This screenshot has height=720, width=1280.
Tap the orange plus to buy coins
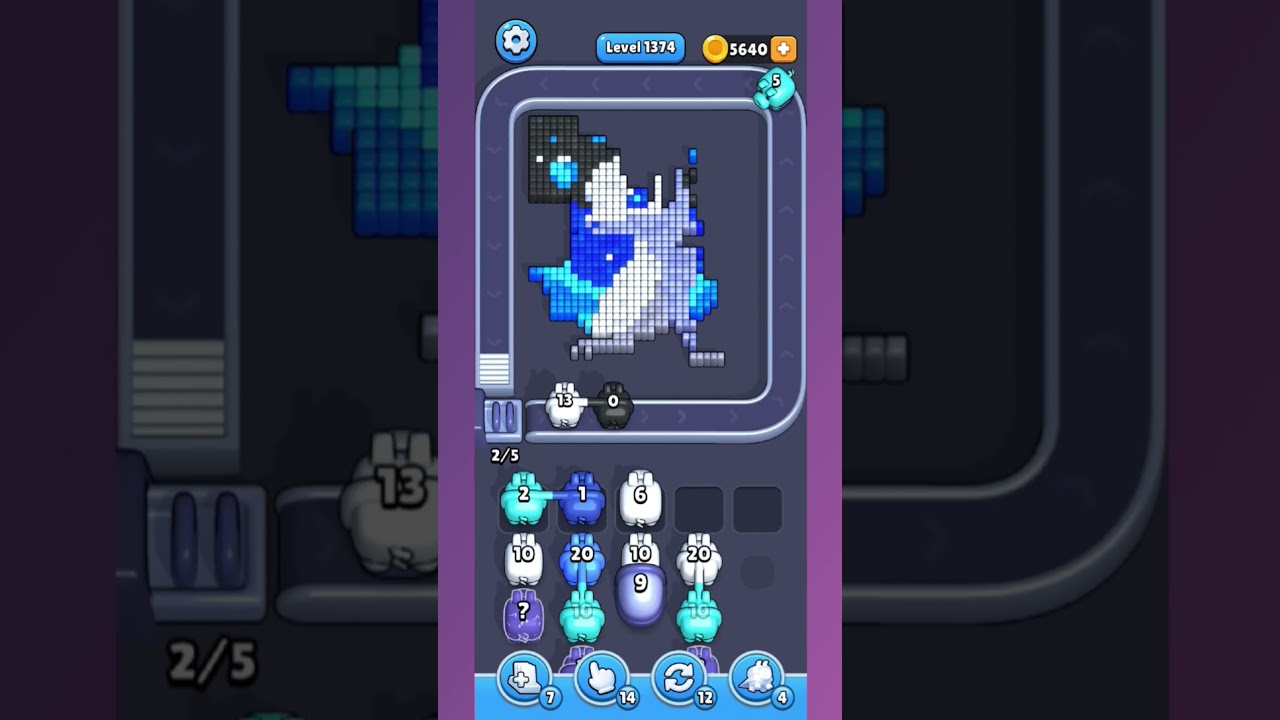click(783, 47)
